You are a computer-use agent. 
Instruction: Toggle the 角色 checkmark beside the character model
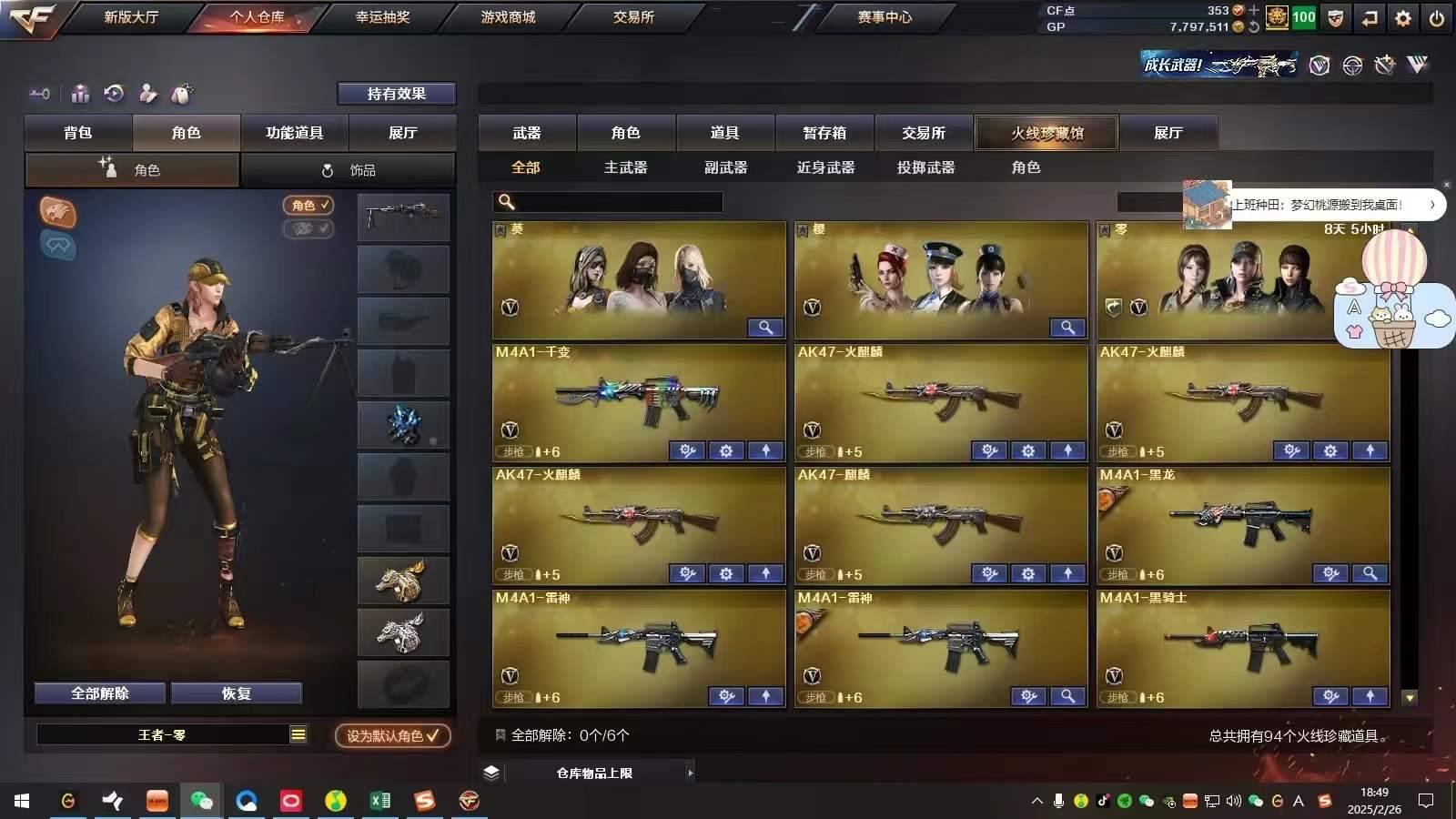pyautogui.click(x=308, y=206)
